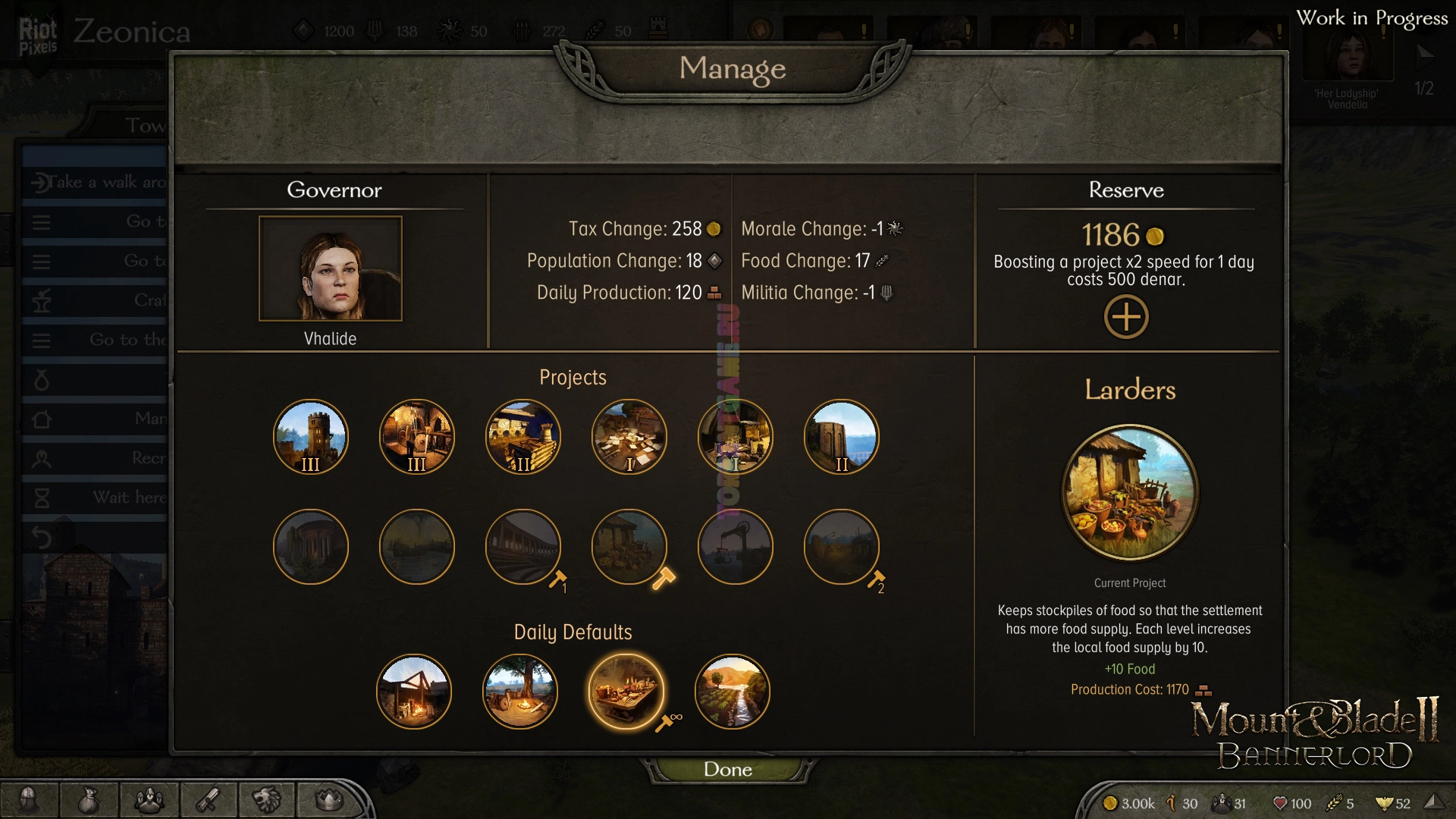The height and width of the screenshot is (819, 1456).
Task: Select the level III castle tower project
Action: (x=311, y=437)
